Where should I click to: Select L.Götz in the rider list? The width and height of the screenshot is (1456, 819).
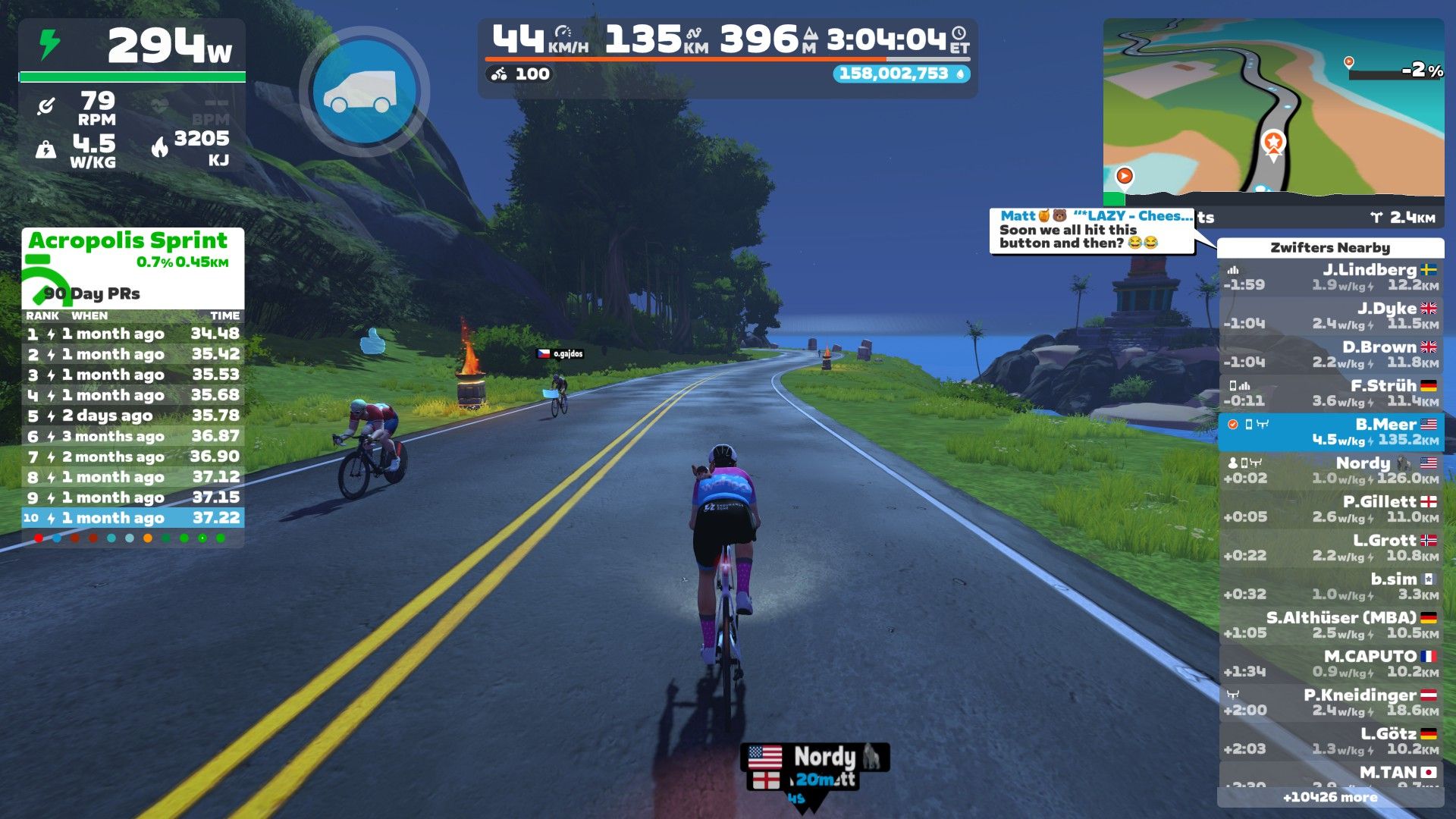click(x=1330, y=742)
